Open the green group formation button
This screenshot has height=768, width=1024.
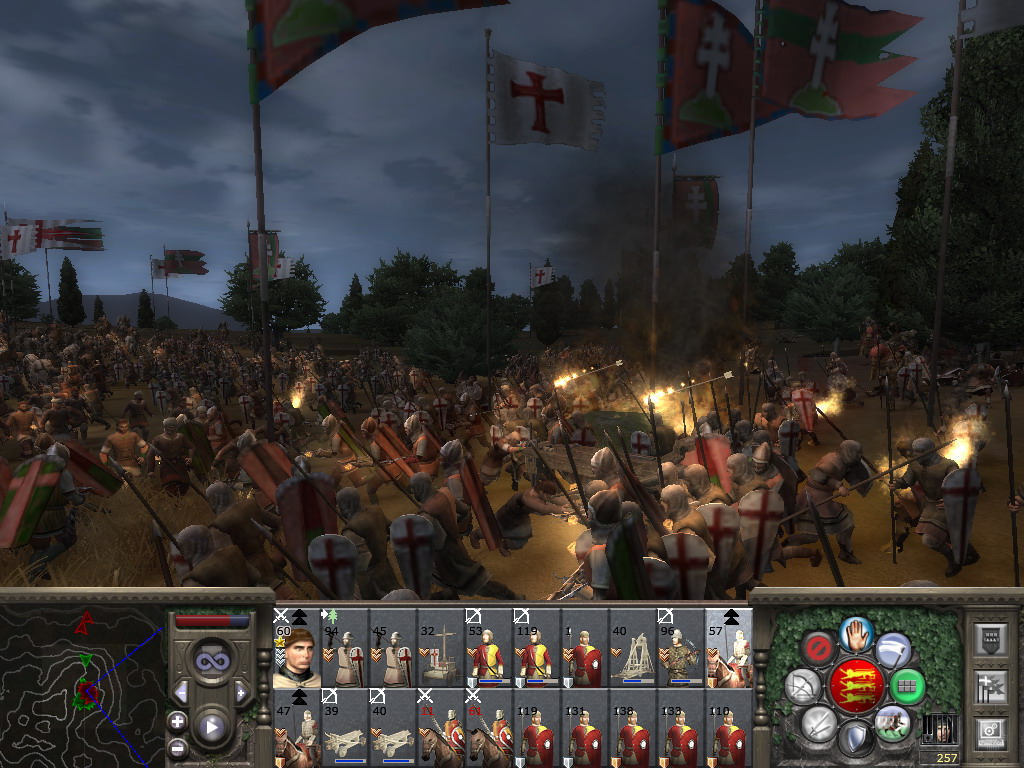907,687
